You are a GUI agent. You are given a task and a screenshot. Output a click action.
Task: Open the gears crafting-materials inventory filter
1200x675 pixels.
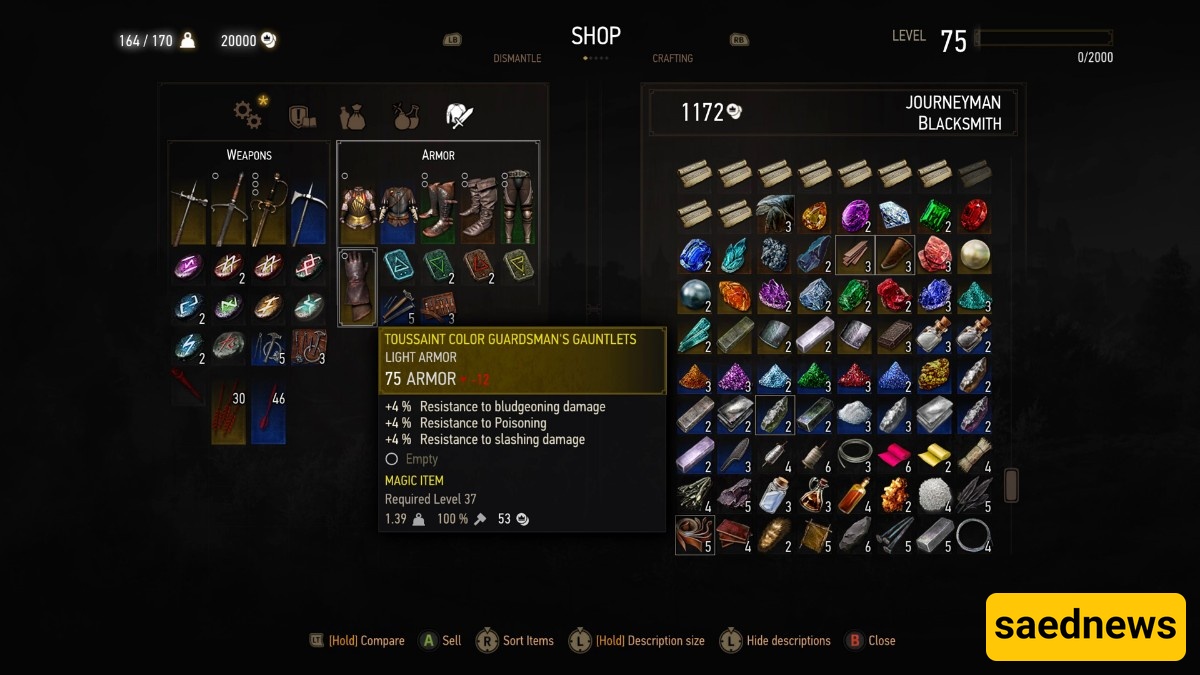pyautogui.click(x=248, y=115)
